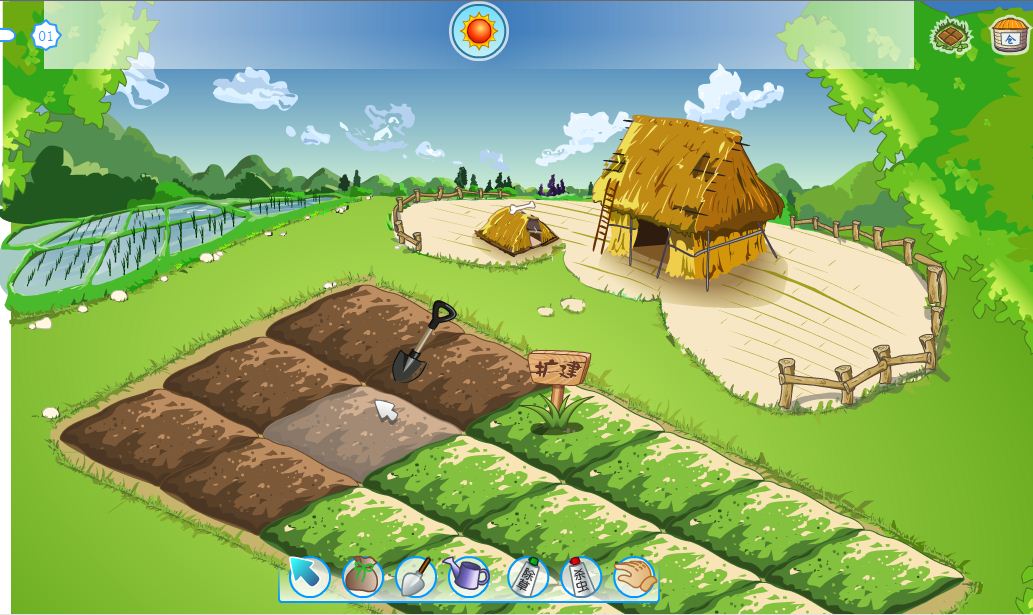Activate the harvesting hand tool
1033x615 pixels.
point(634,577)
